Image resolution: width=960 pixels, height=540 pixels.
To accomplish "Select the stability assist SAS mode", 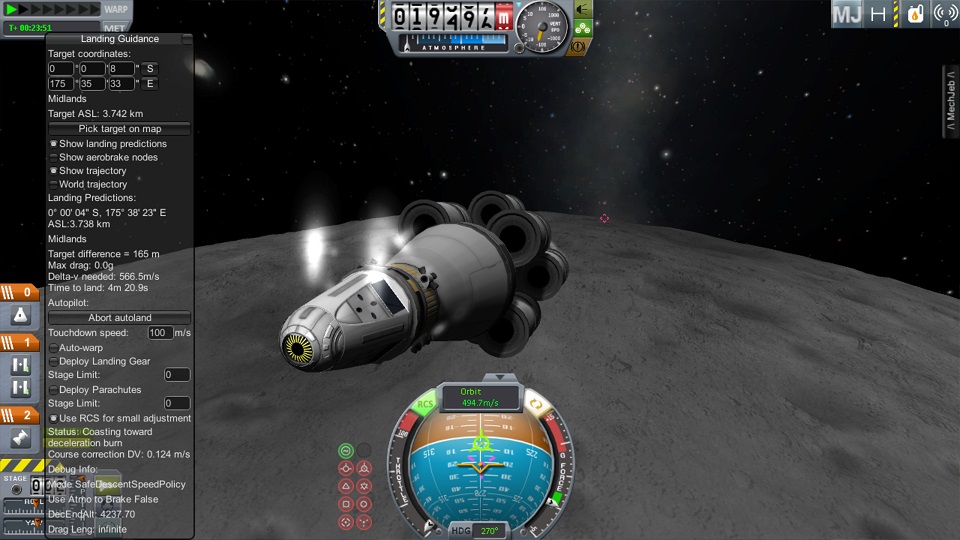I will (x=346, y=450).
